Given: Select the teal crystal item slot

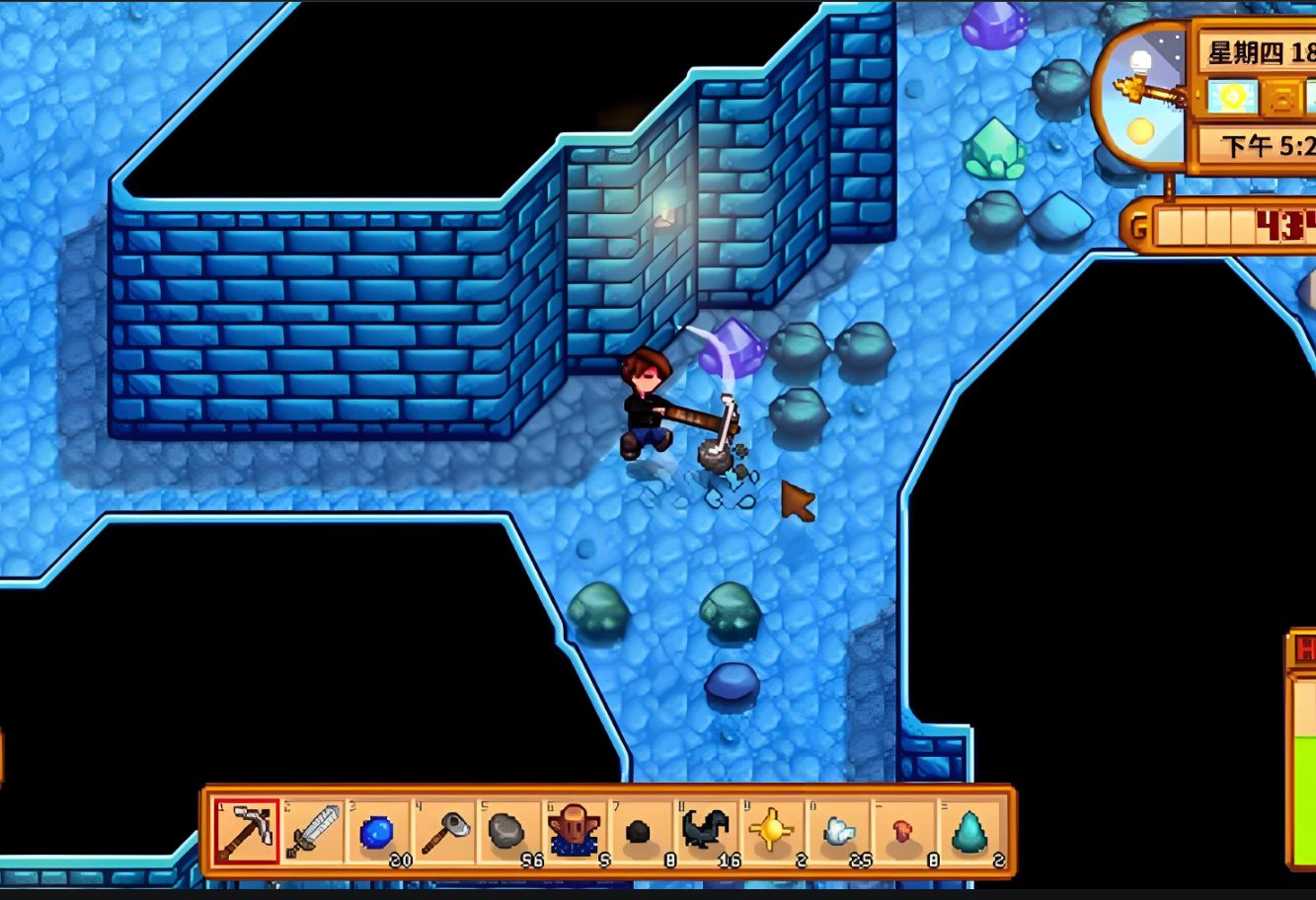Looking at the screenshot, I should coord(969,831).
